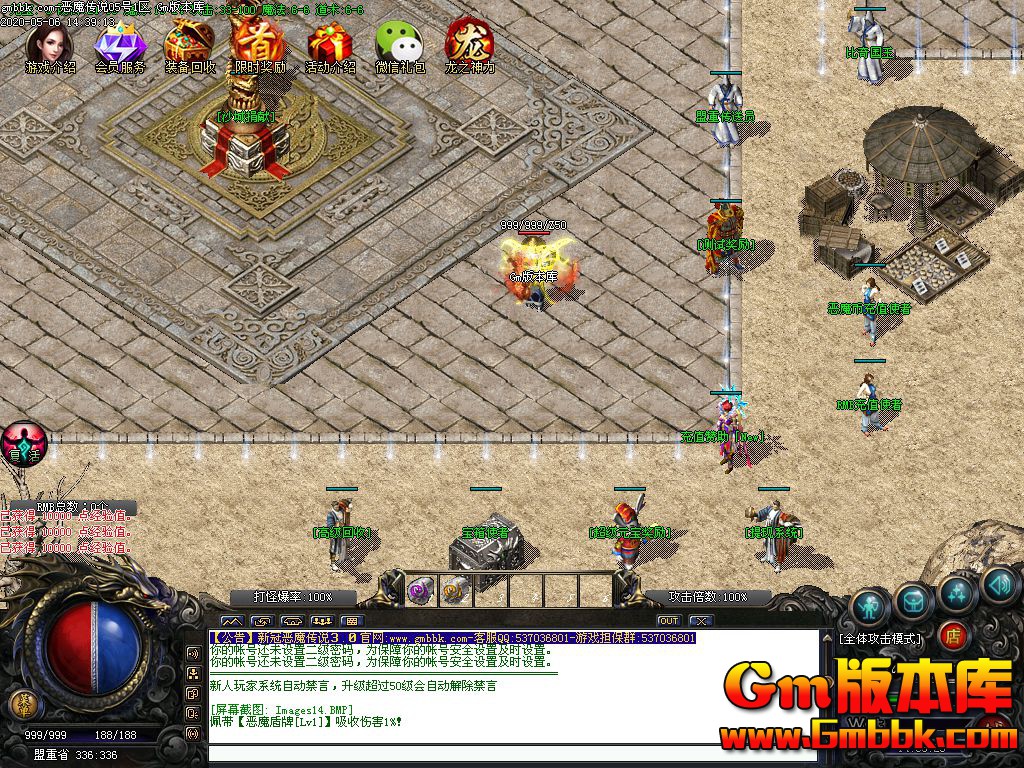This screenshot has height=768, width=1024.
Task: Open the 微信礼包 WeChat gift icon
Action: [399, 45]
